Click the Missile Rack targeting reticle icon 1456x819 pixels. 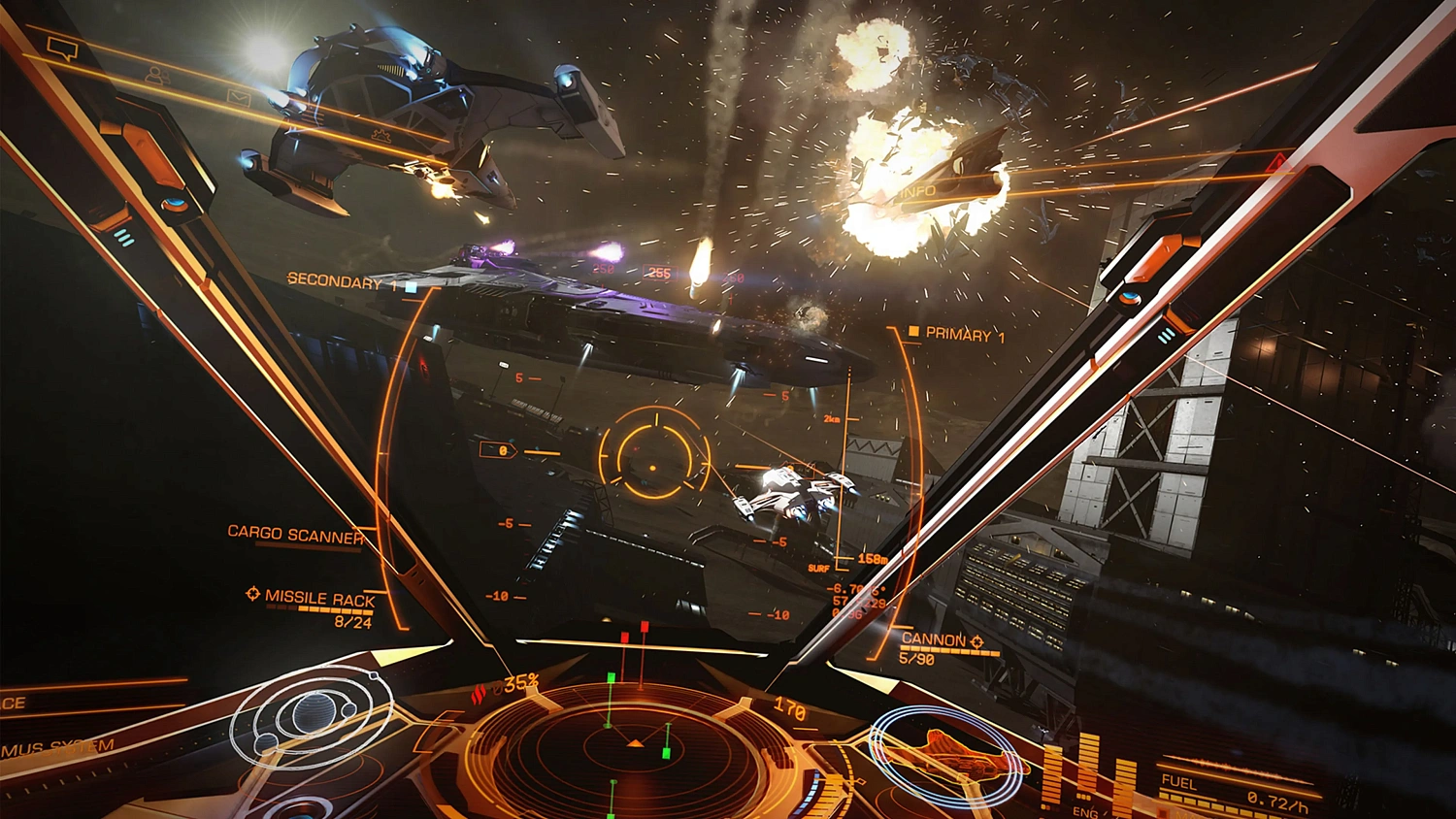point(252,593)
